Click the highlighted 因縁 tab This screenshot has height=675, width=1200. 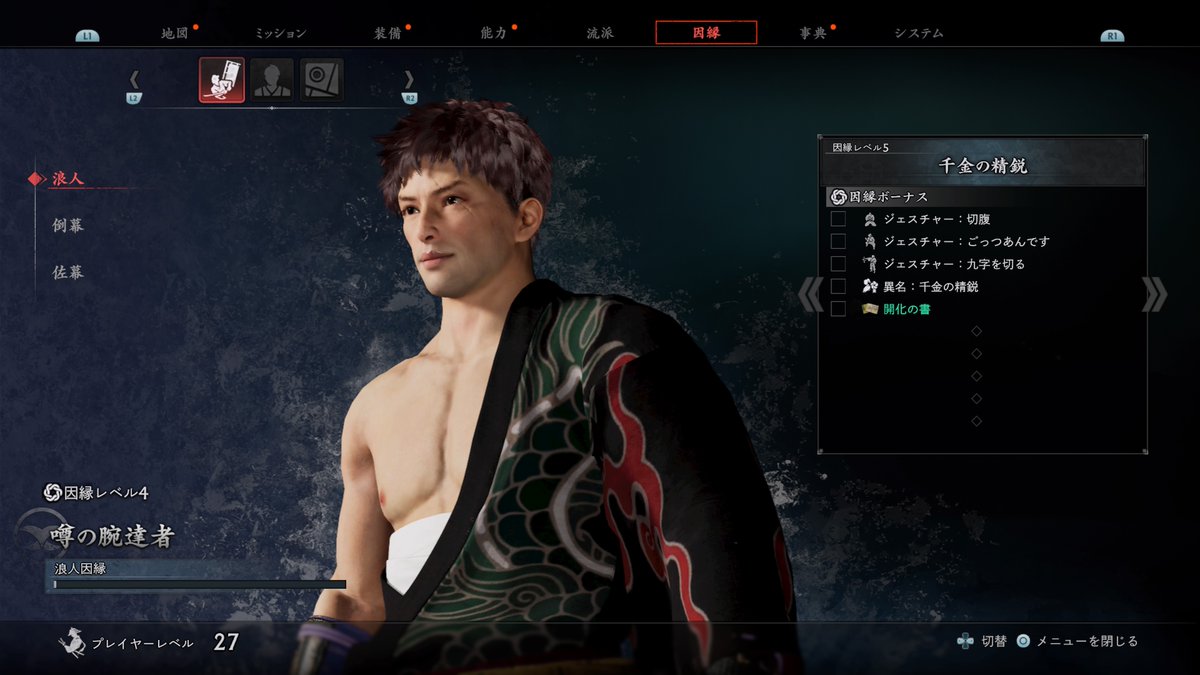click(x=706, y=33)
